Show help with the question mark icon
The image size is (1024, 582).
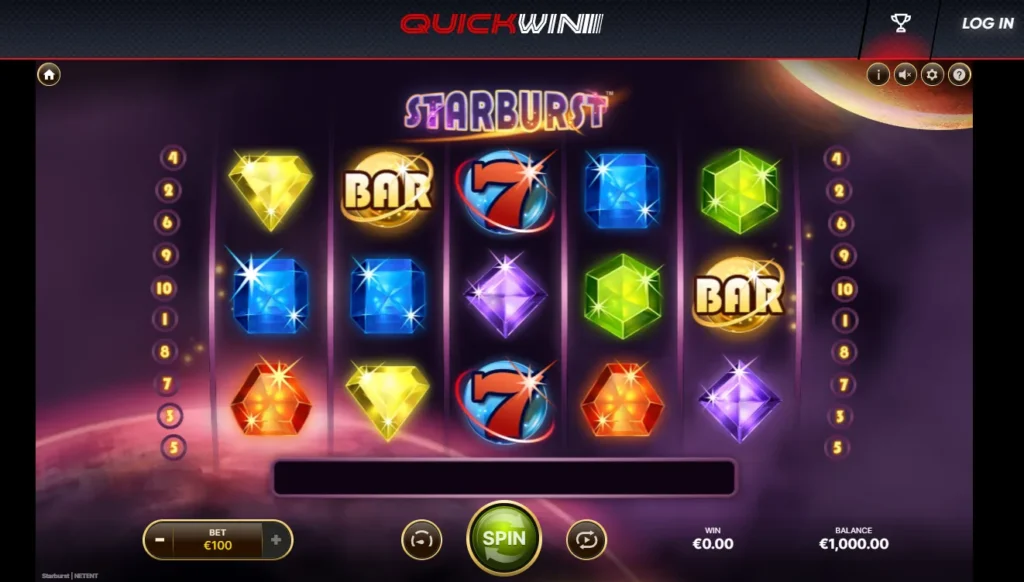(x=959, y=74)
